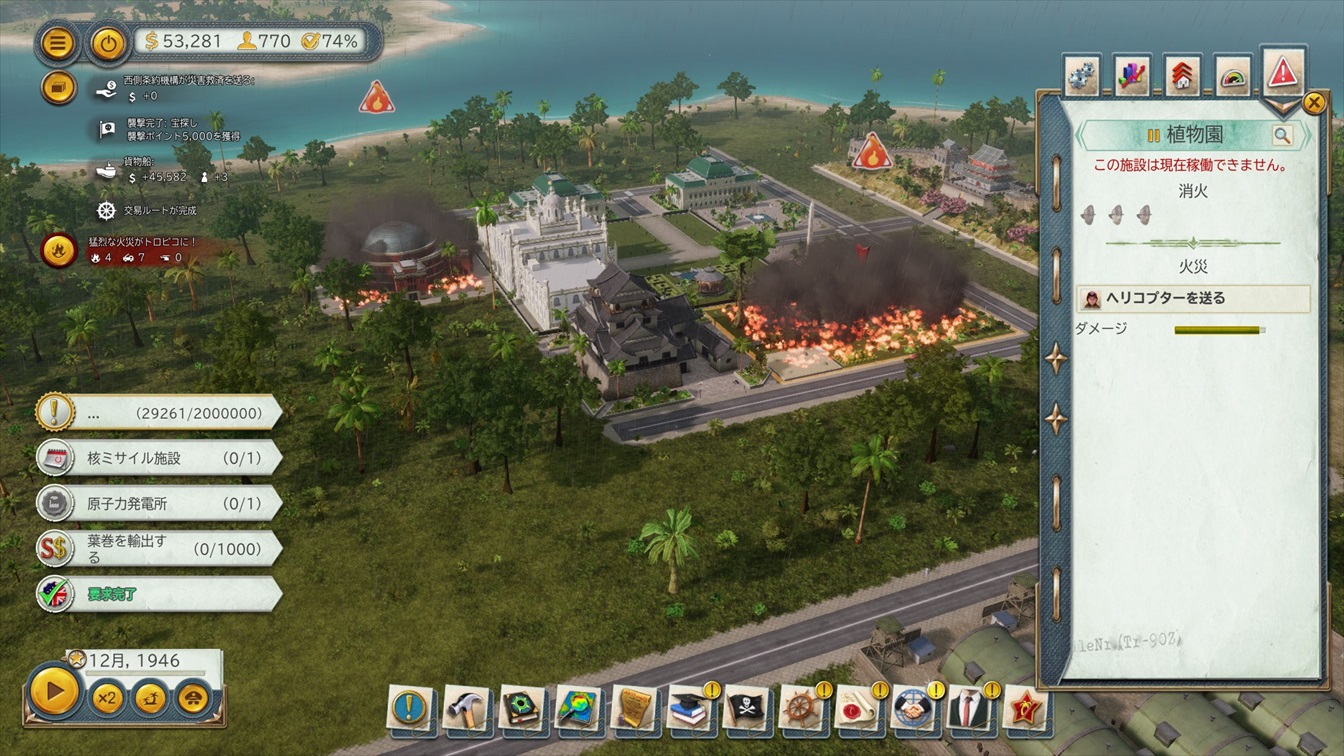Set game speed with the ×2 button
This screenshot has height=756, width=1344.
[107, 697]
